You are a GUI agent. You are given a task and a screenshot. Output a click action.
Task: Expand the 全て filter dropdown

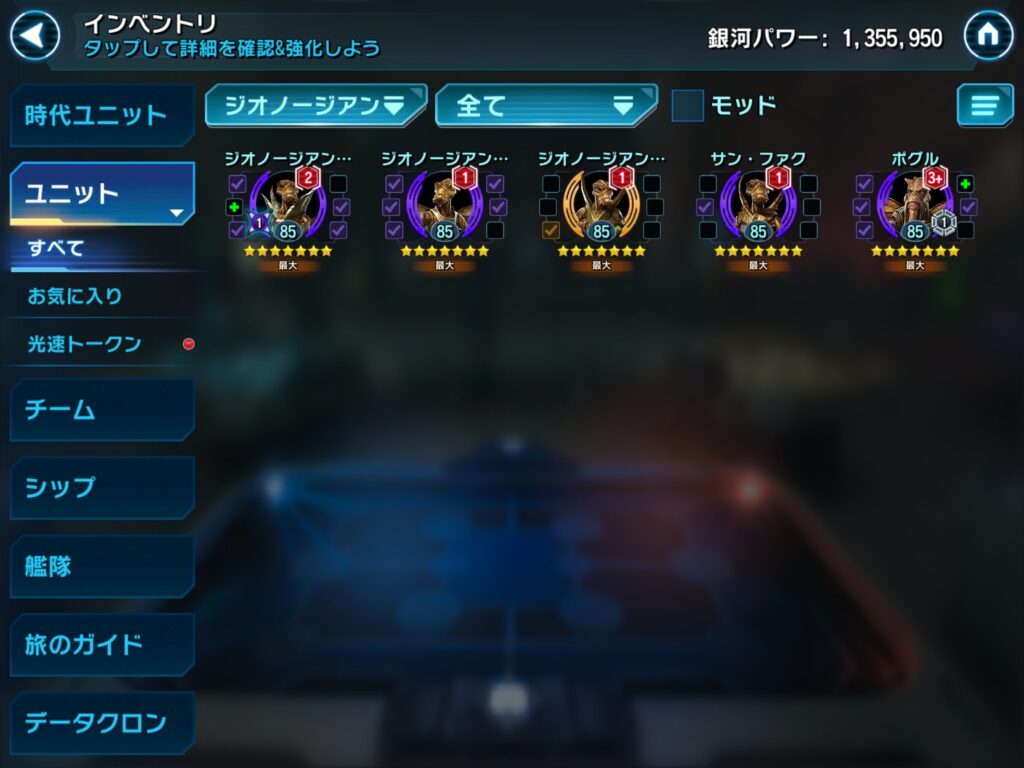click(x=546, y=105)
